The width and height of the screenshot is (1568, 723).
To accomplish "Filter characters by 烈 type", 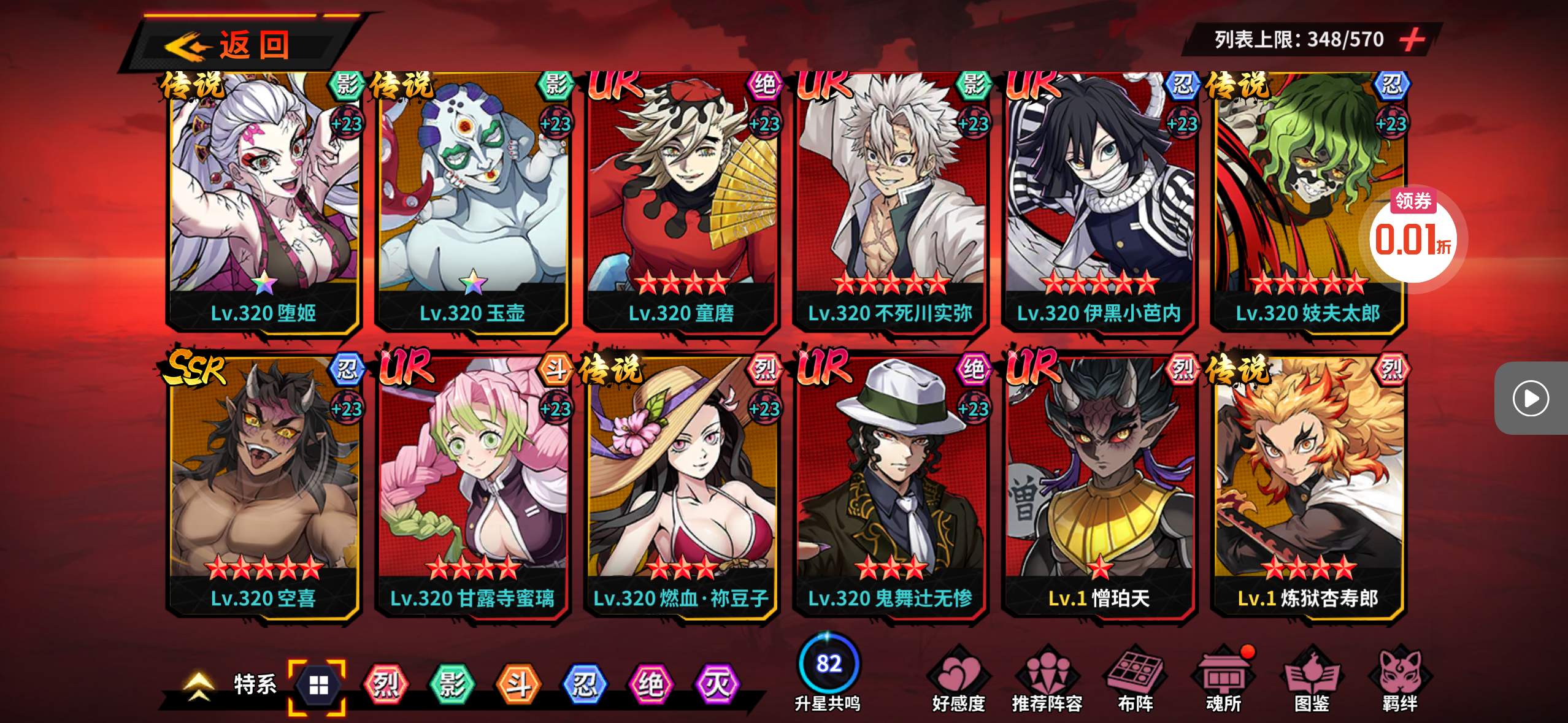I will (386, 684).
